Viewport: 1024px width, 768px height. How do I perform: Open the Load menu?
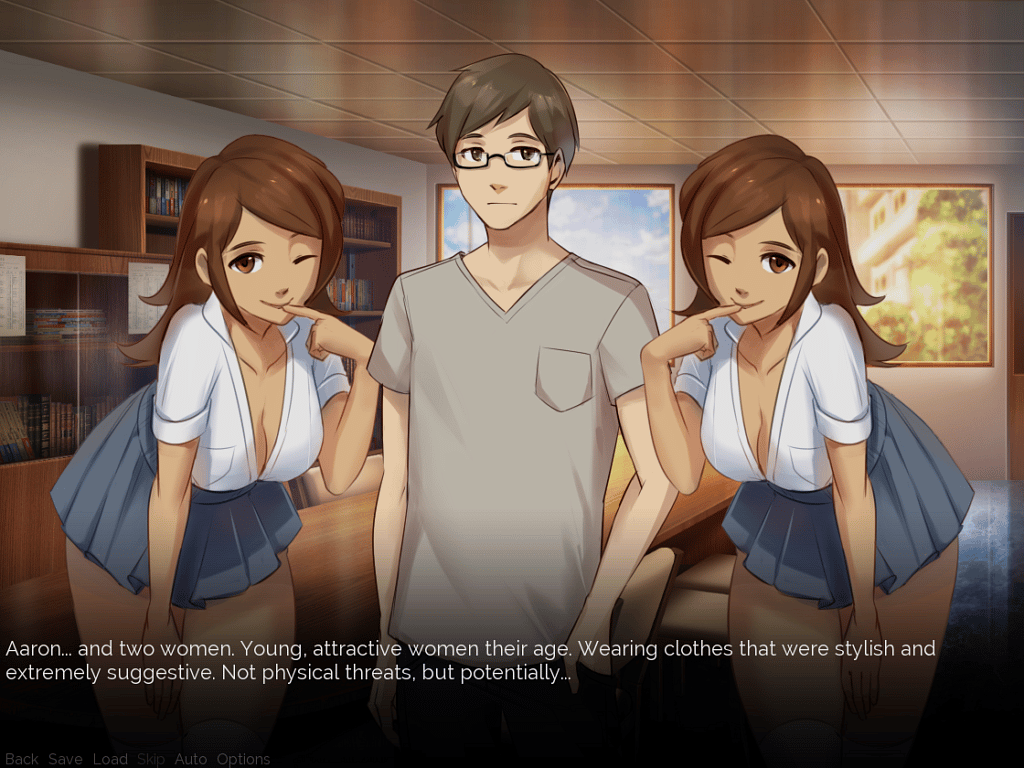point(110,759)
